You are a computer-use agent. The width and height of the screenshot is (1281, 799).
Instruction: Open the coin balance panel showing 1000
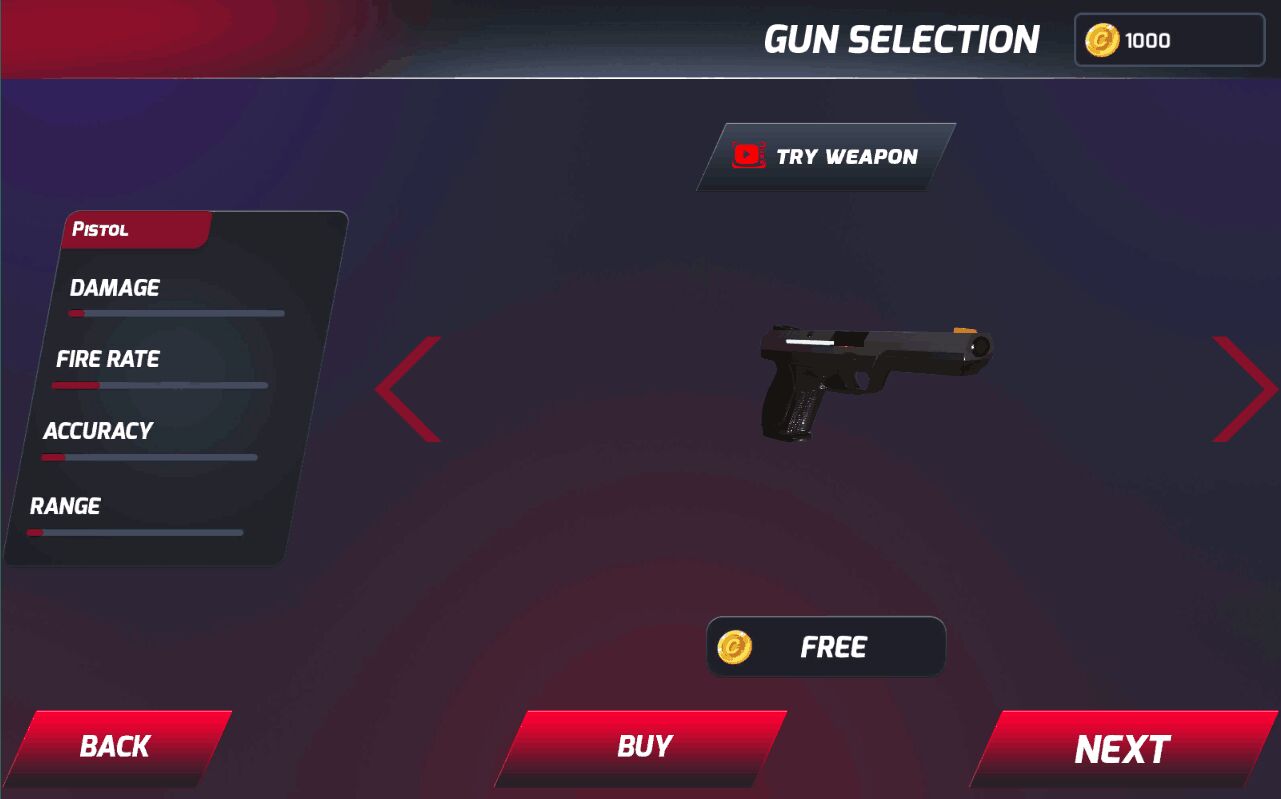point(1169,41)
